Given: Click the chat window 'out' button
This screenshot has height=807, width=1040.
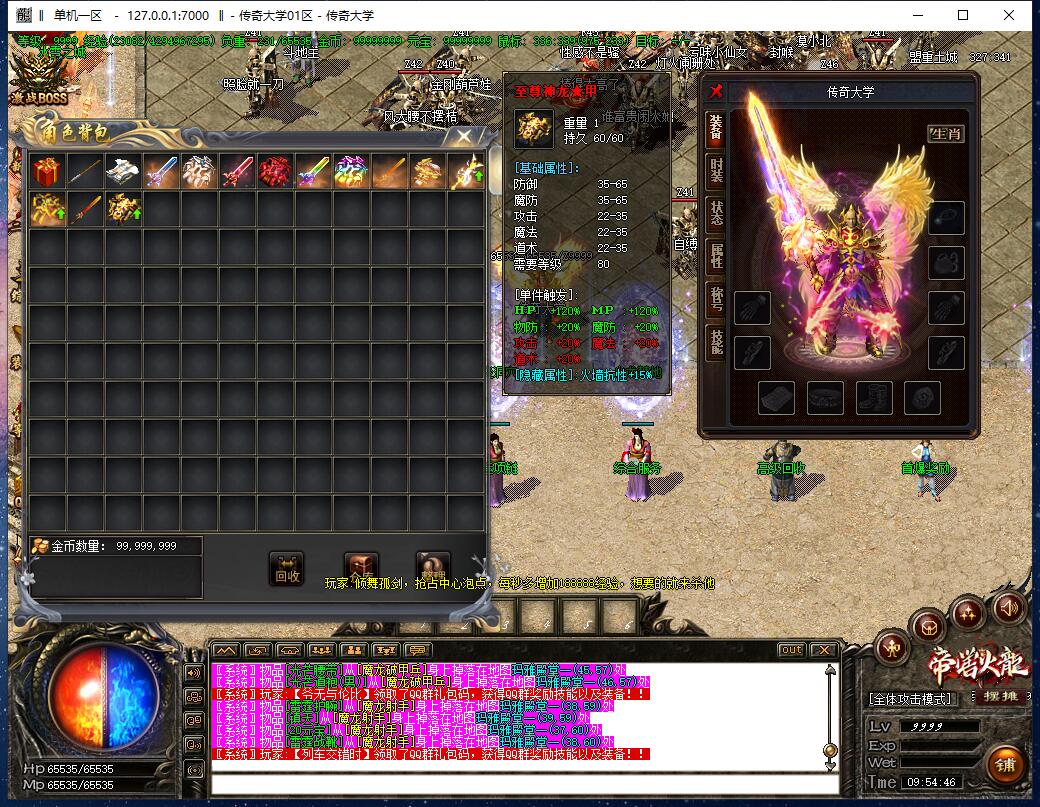Looking at the screenshot, I should point(791,650).
